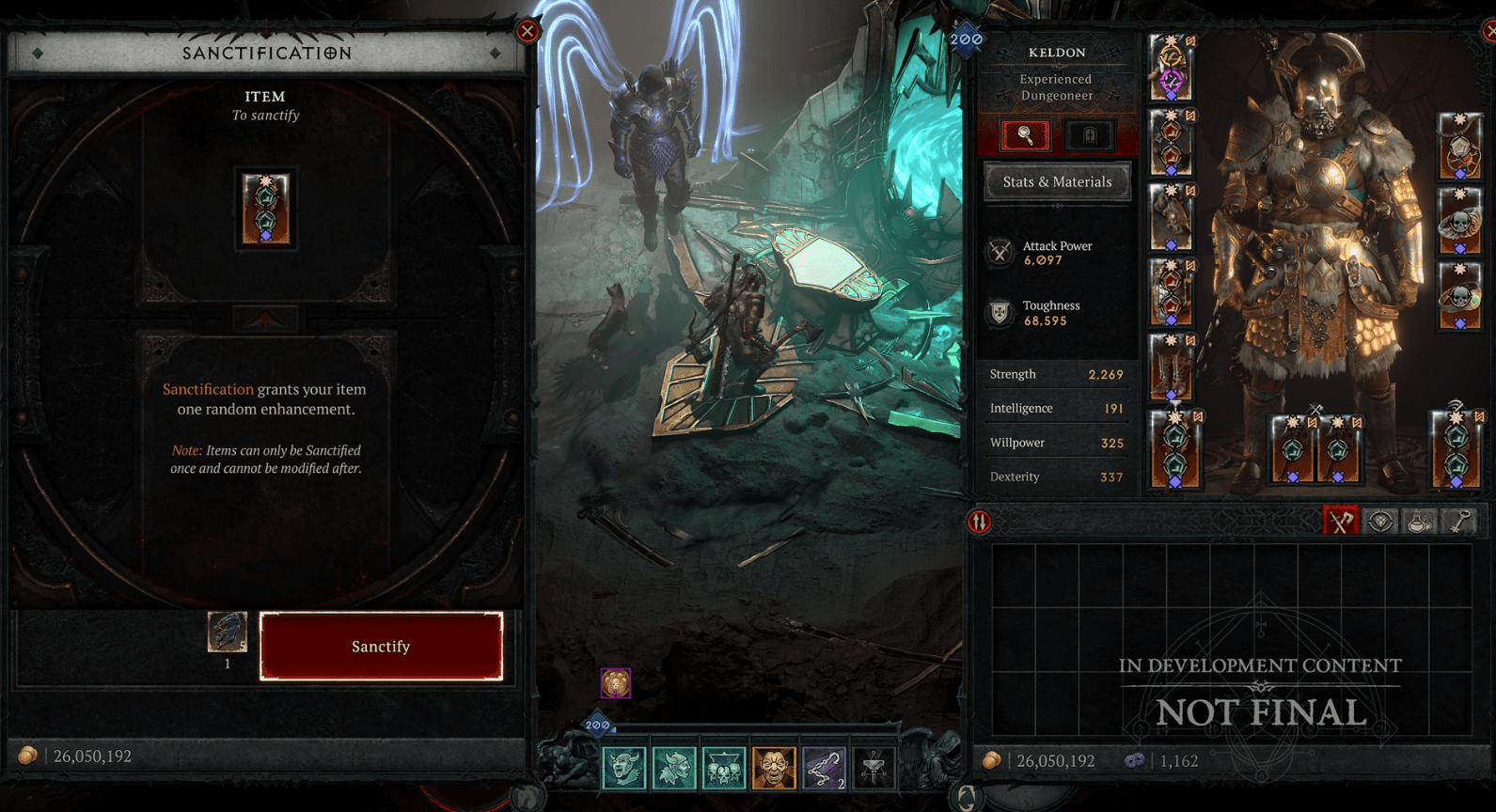Viewport: 1496px width, 812px height.
Task: Select the magnifying glass profile tab
Action: click(x=1026, y=135)
